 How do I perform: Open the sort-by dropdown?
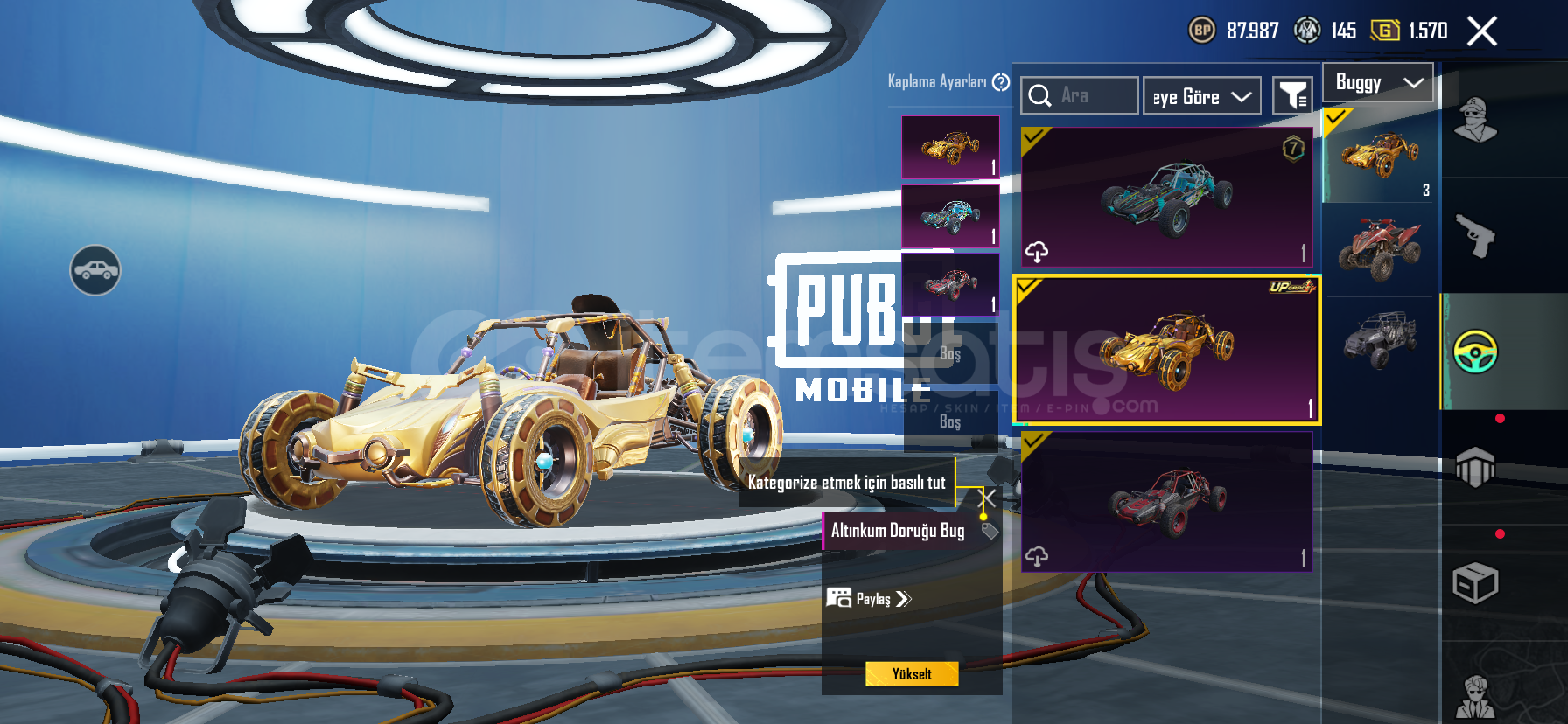pos(1201,96)
